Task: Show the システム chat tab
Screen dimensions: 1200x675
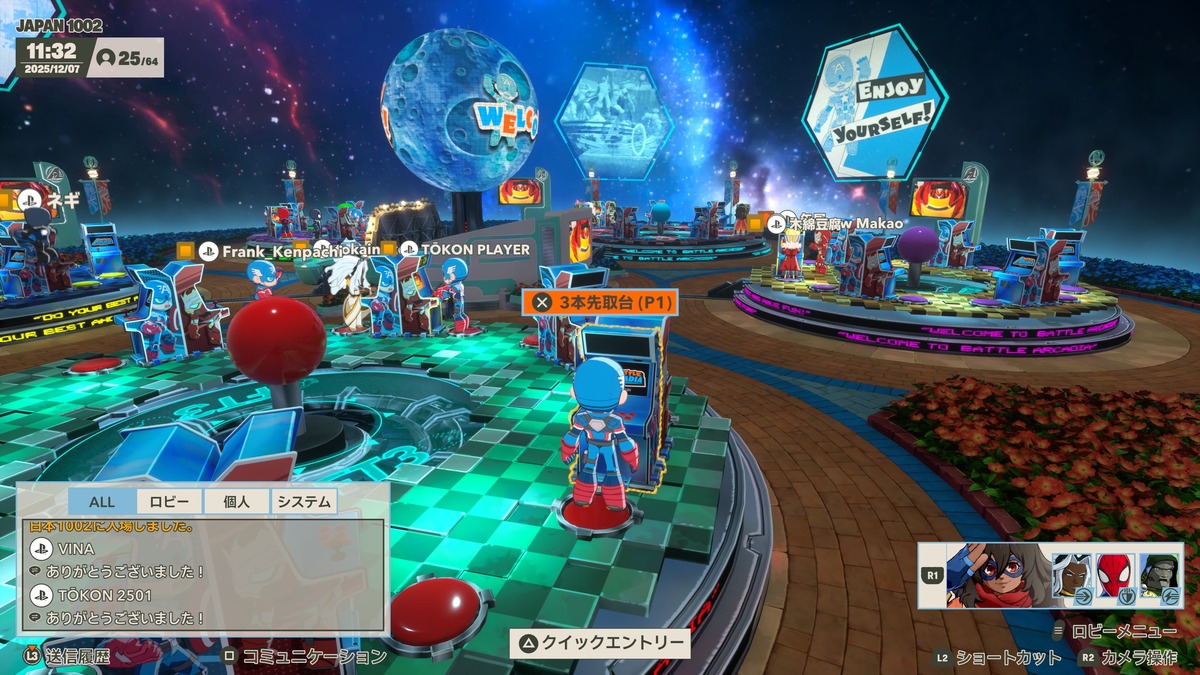Action: [304, 502]
